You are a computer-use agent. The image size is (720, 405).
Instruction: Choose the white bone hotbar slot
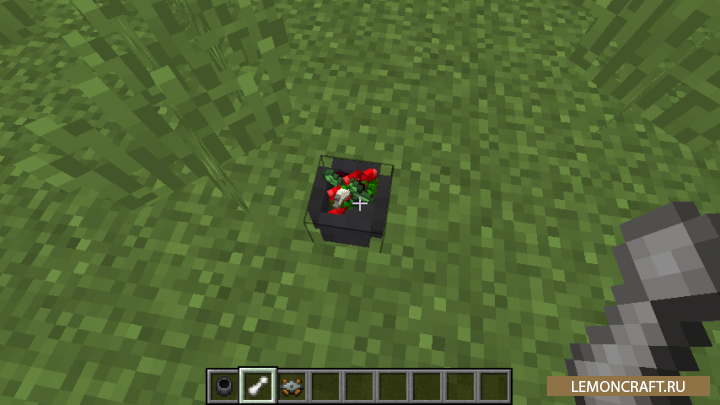pos(258,385)
